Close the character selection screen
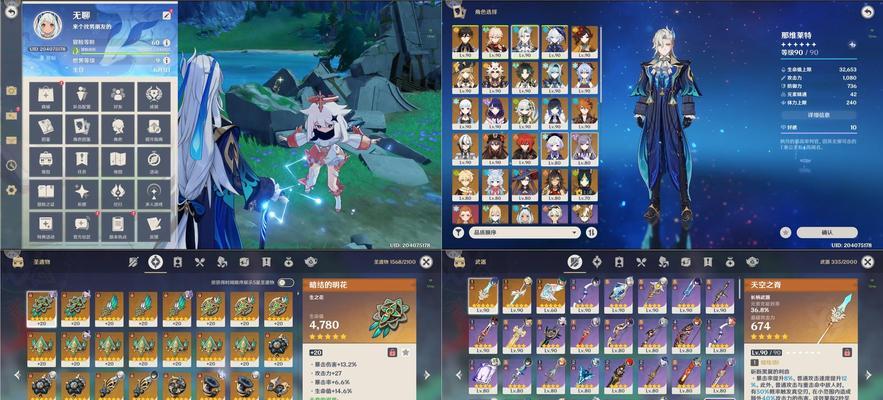Screen dimensions: 883x400 click(x=866, y=10)
